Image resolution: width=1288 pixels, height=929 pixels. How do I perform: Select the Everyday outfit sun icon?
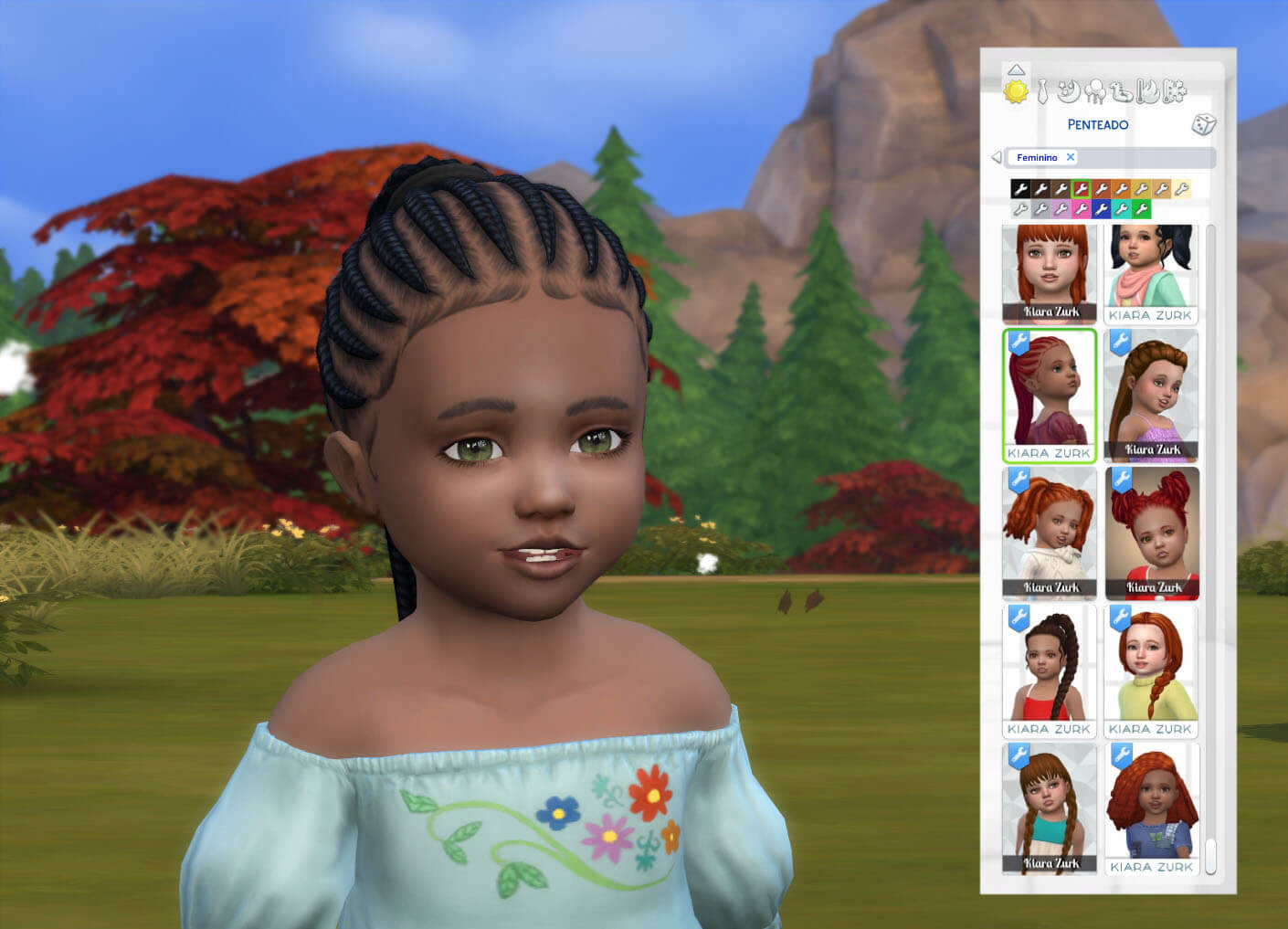pyautogui.click(x=1016, y=91)
